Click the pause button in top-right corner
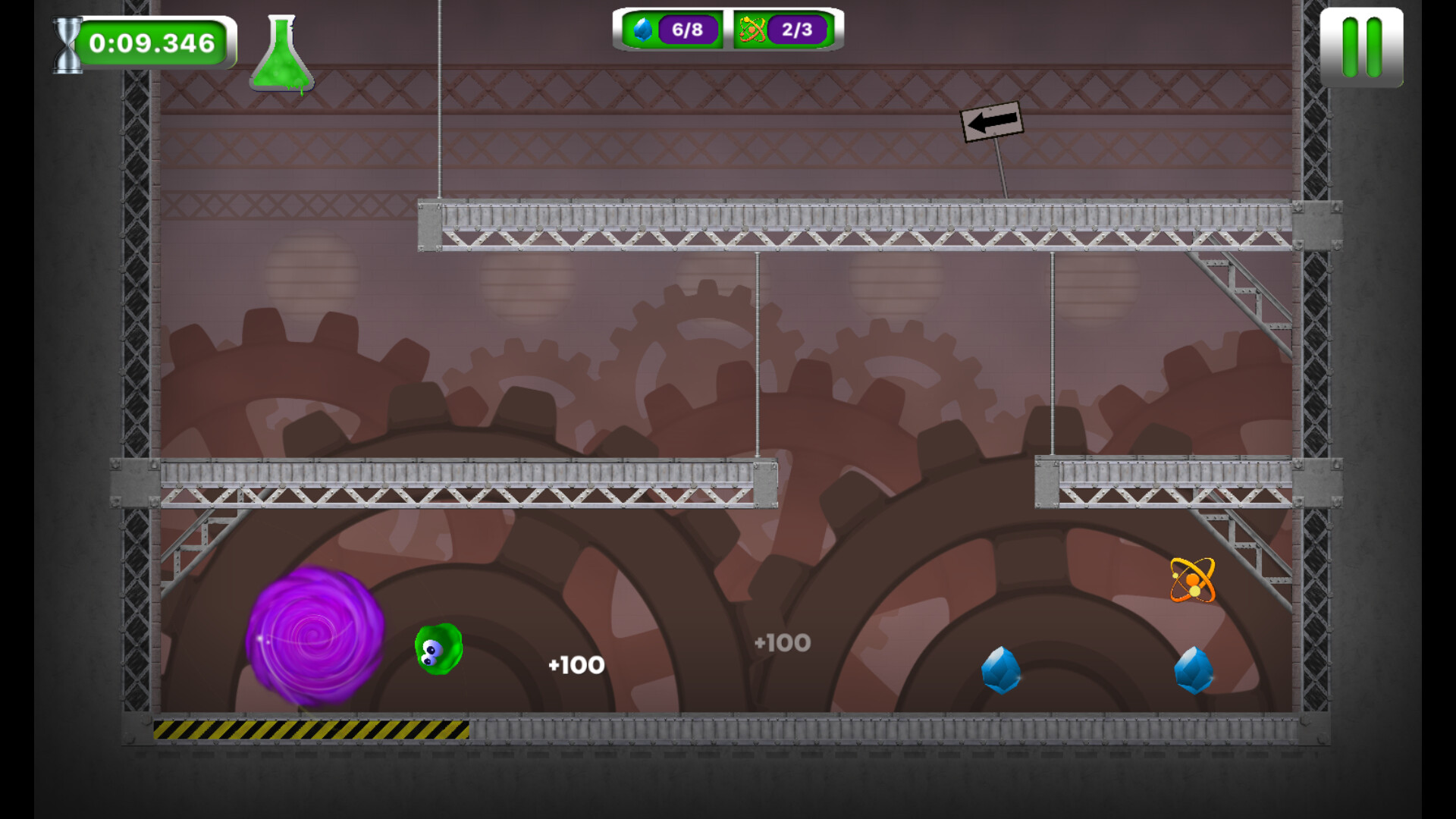This screenshot has width=1456, height=819. [x=1363, y=47]
